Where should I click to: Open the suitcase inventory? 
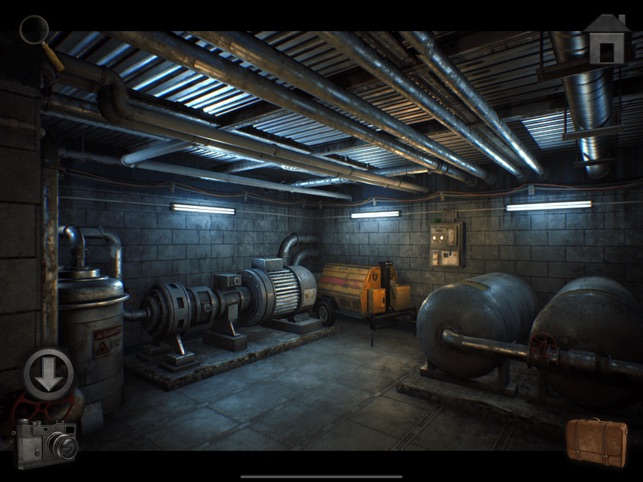pyautogui.click(x=596, y=442)
